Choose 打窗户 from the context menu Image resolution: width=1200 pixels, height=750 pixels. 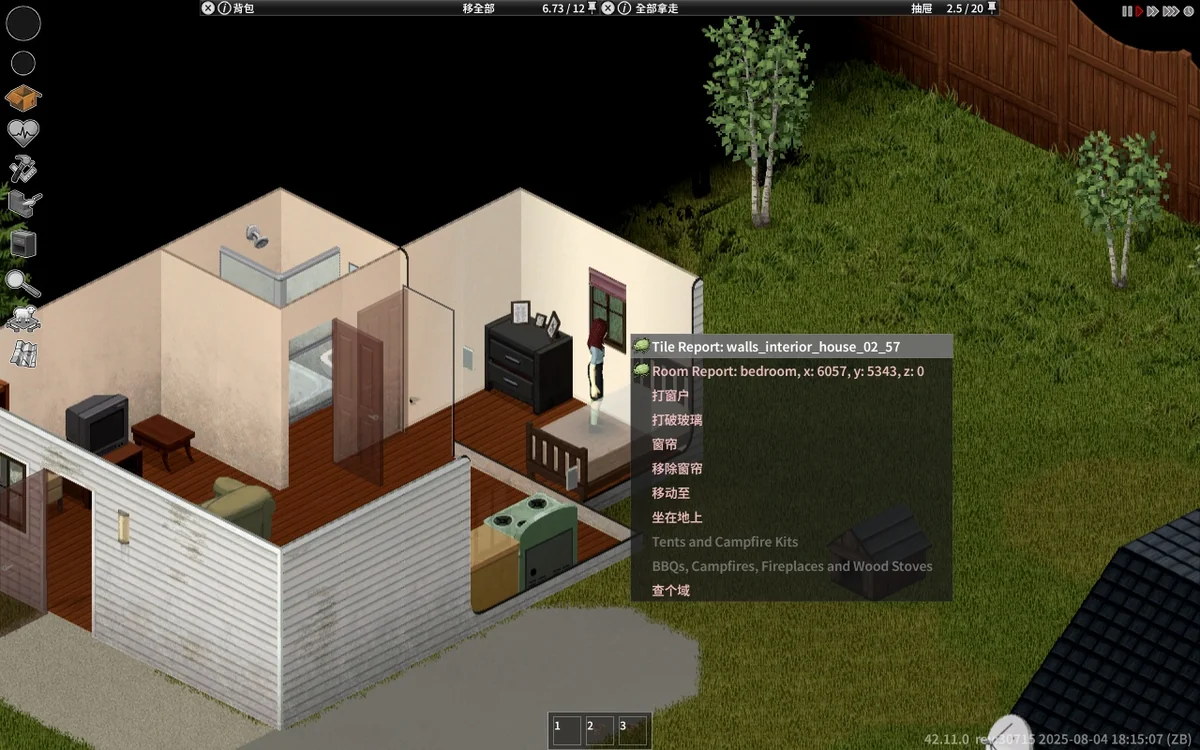pyautogui.click(x=670, y=395)
